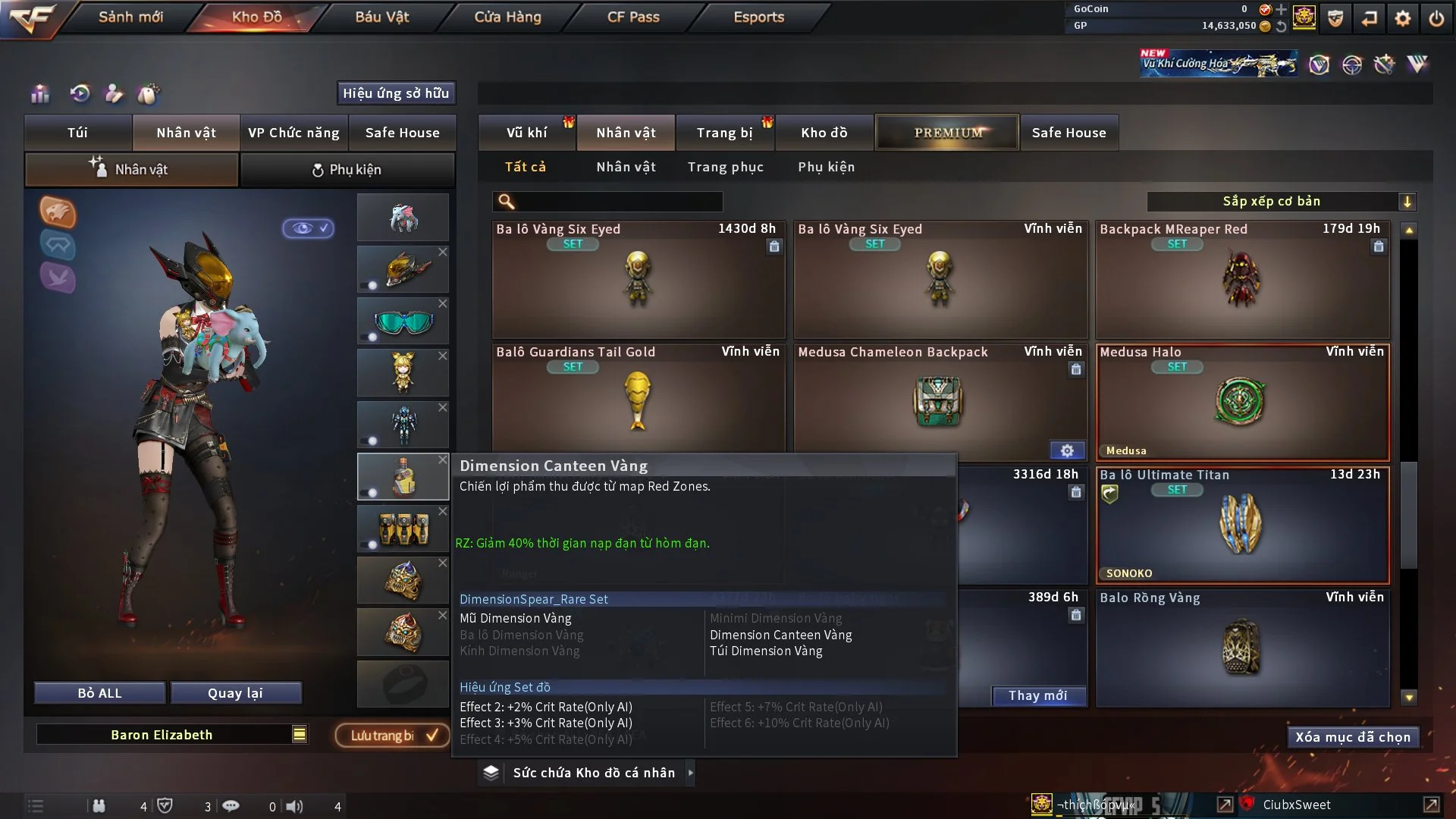Click Xóa mục đã chọn button

click(1352, 737)
